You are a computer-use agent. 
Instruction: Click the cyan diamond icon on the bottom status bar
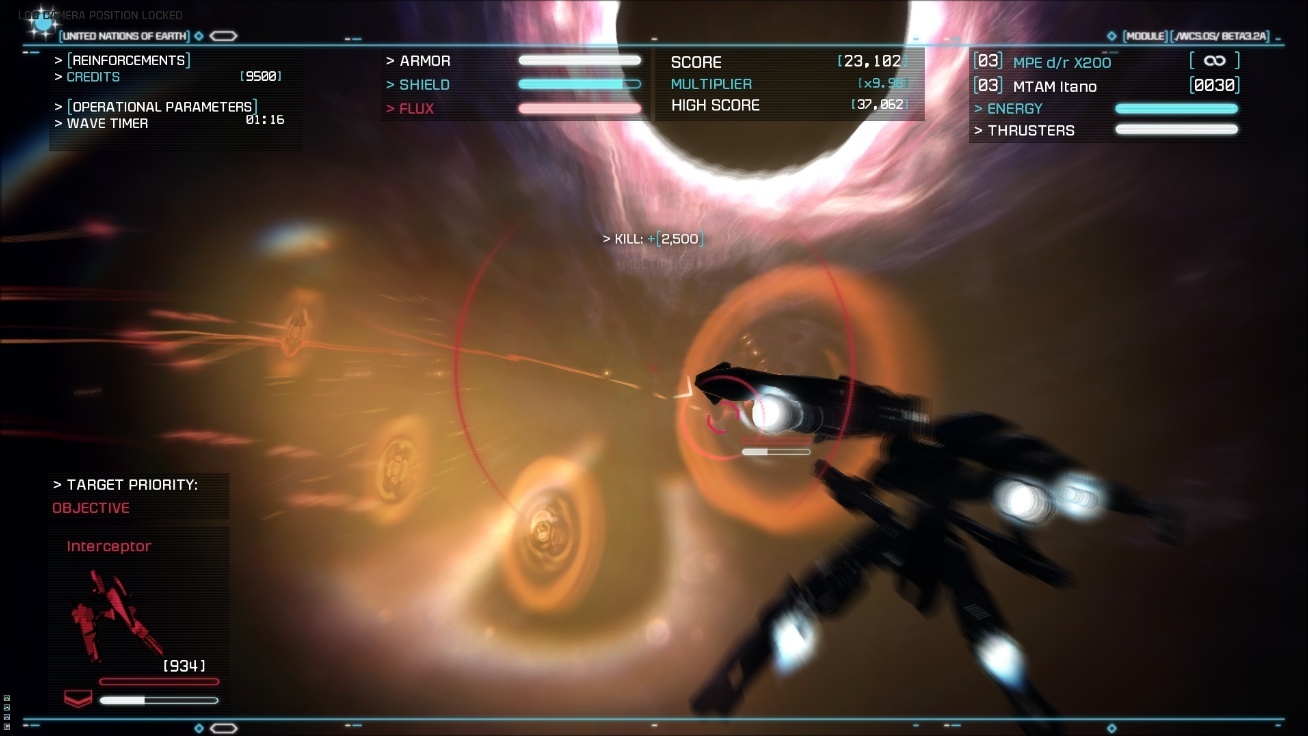pyautogui.click(x=198, y=728)
